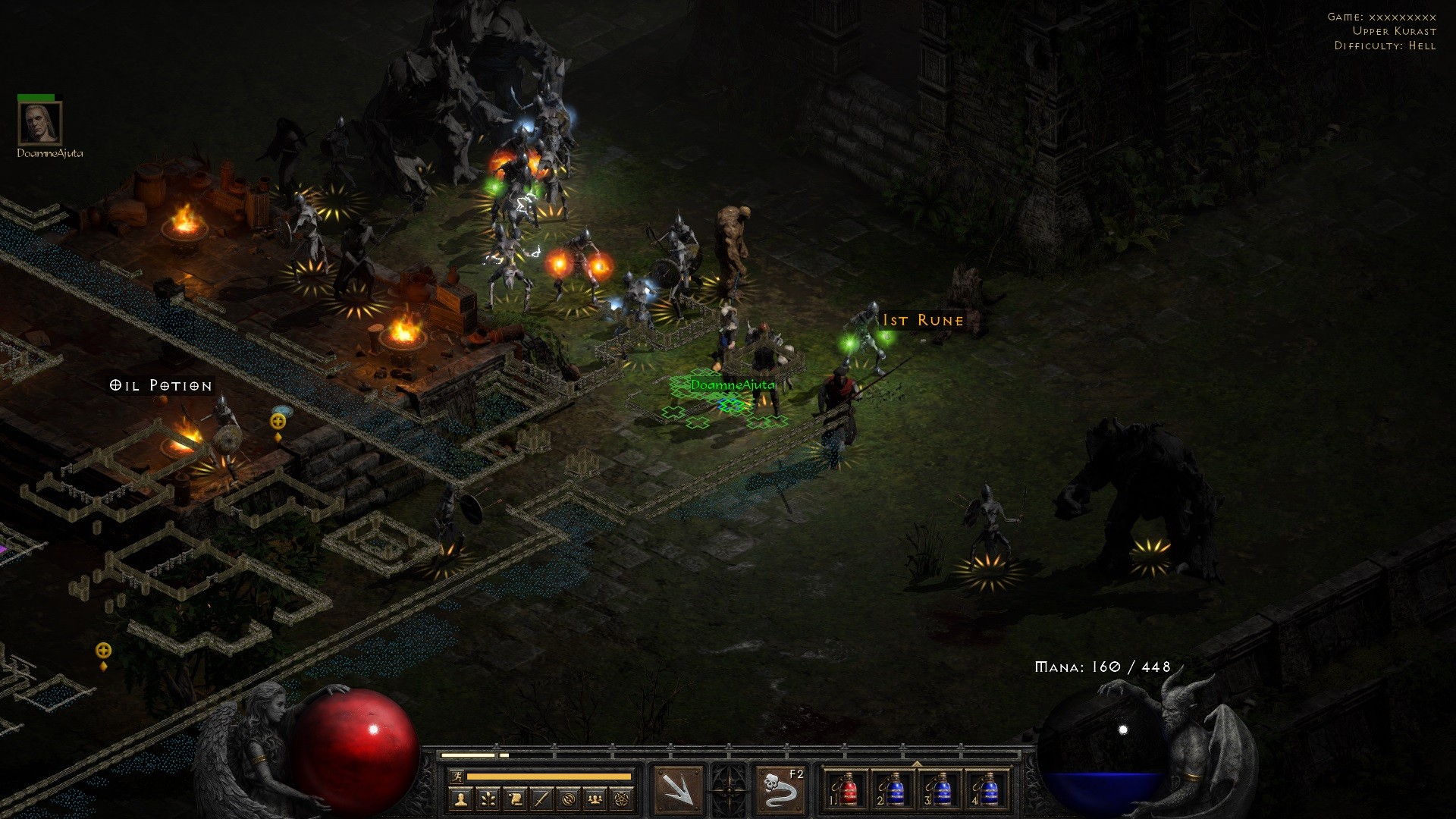The width and height of the screenshot is (1456, 819).
Task: Toggle the automap globe icon
Action: coord(569,799)
